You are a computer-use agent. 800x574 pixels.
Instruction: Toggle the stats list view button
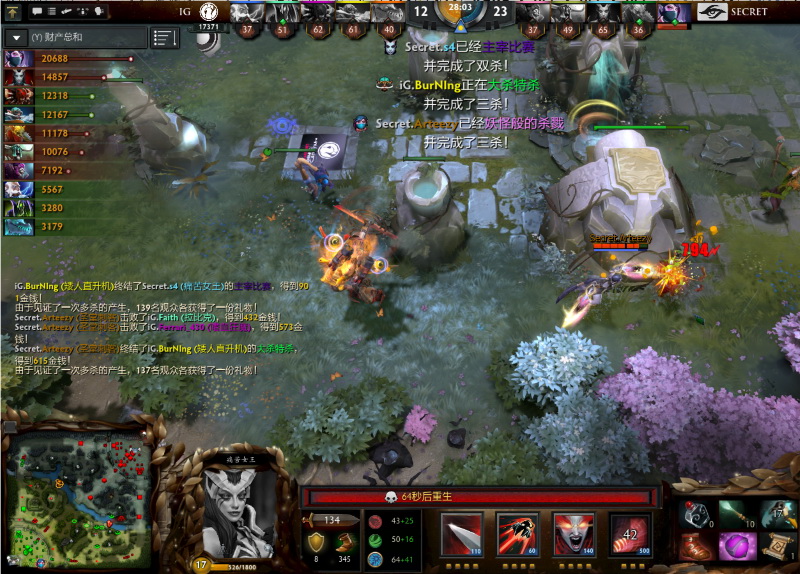coord(164,38)
